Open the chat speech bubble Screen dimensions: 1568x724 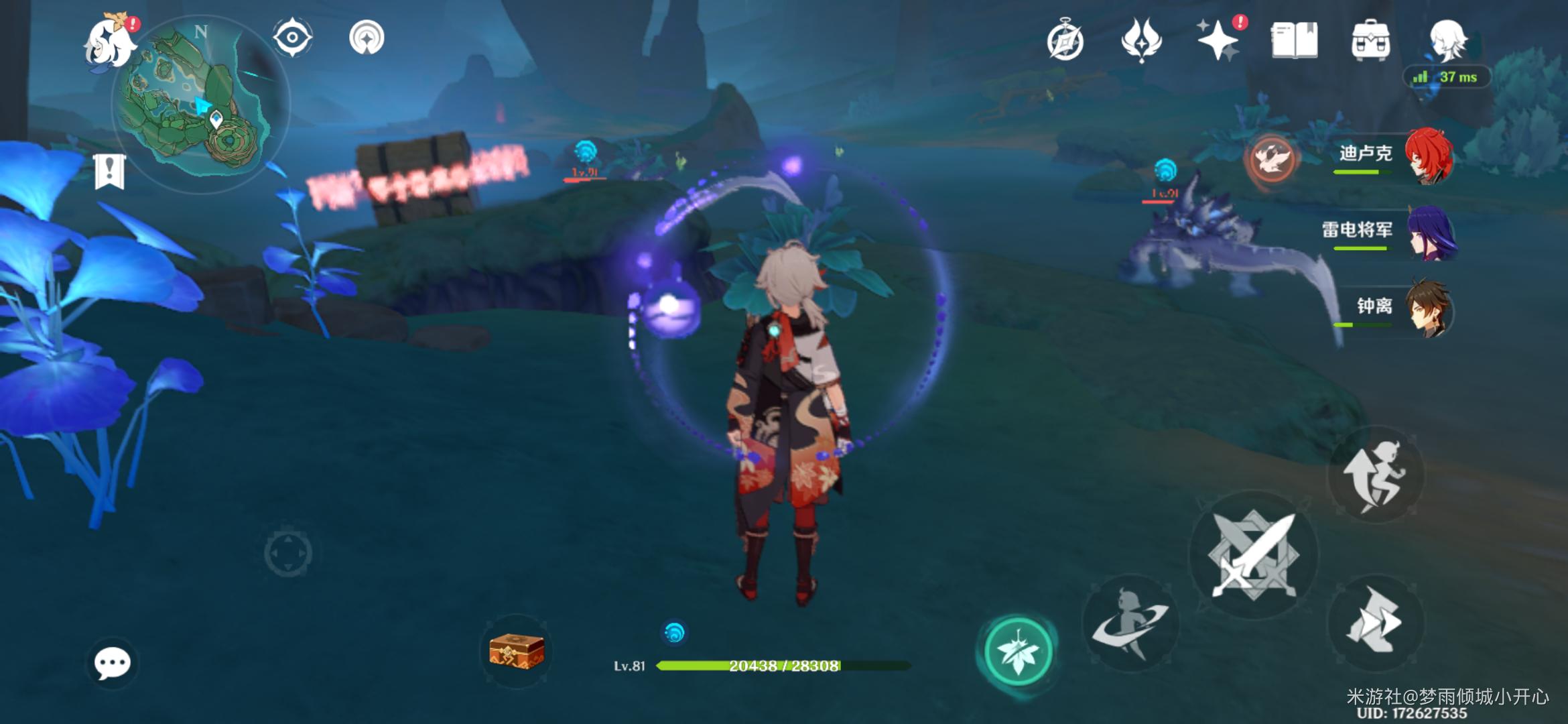coord(112,664)
